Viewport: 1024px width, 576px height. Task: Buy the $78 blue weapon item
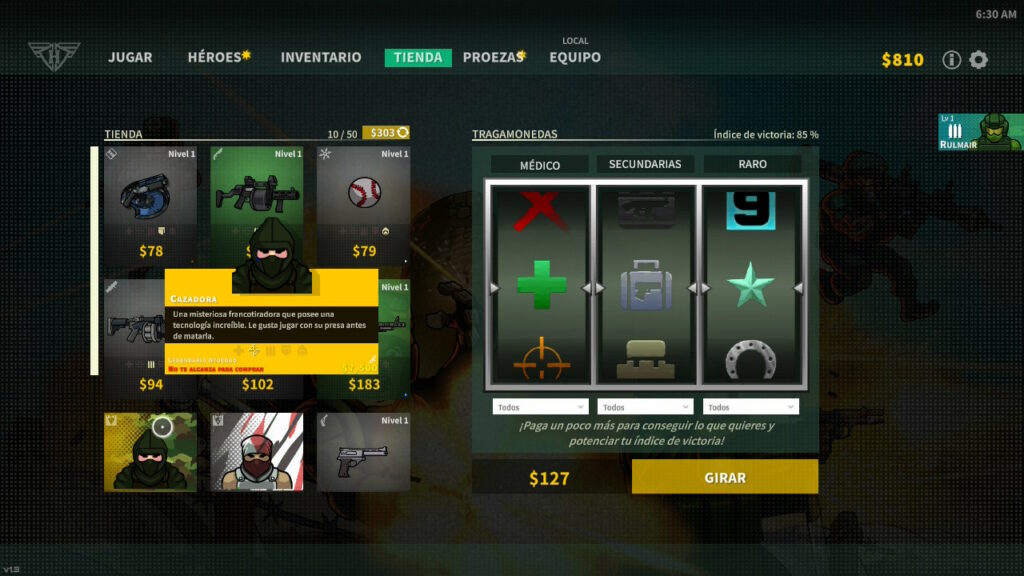[151, 205]
